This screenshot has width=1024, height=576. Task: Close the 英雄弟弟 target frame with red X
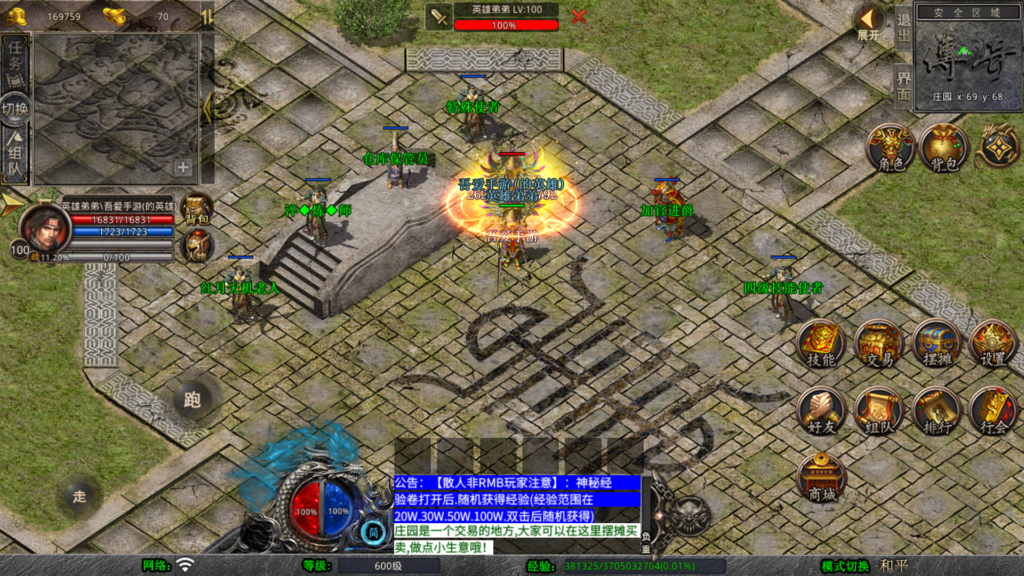578,16
